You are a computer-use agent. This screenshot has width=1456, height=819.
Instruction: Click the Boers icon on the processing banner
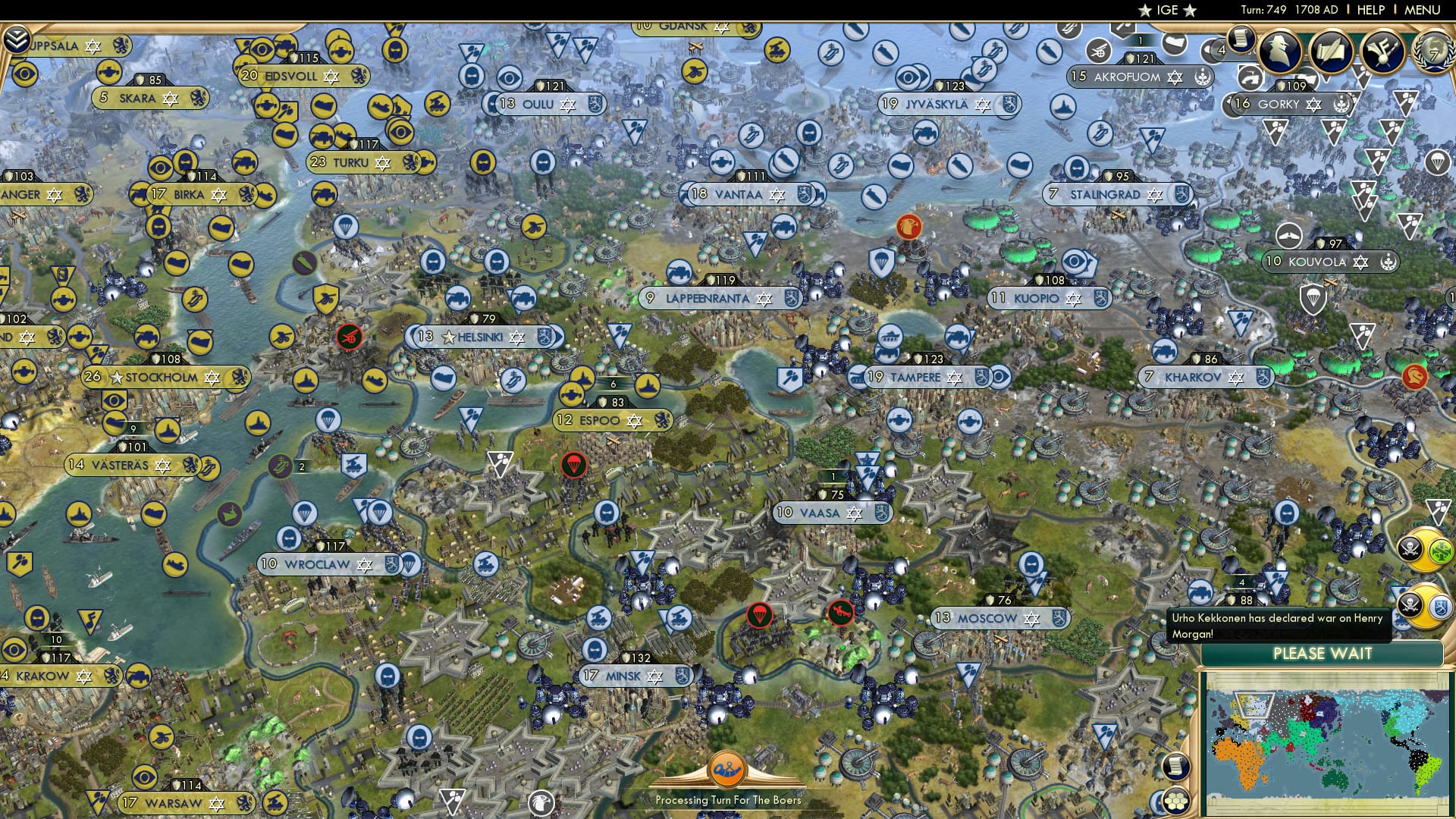tap(728, 768)
